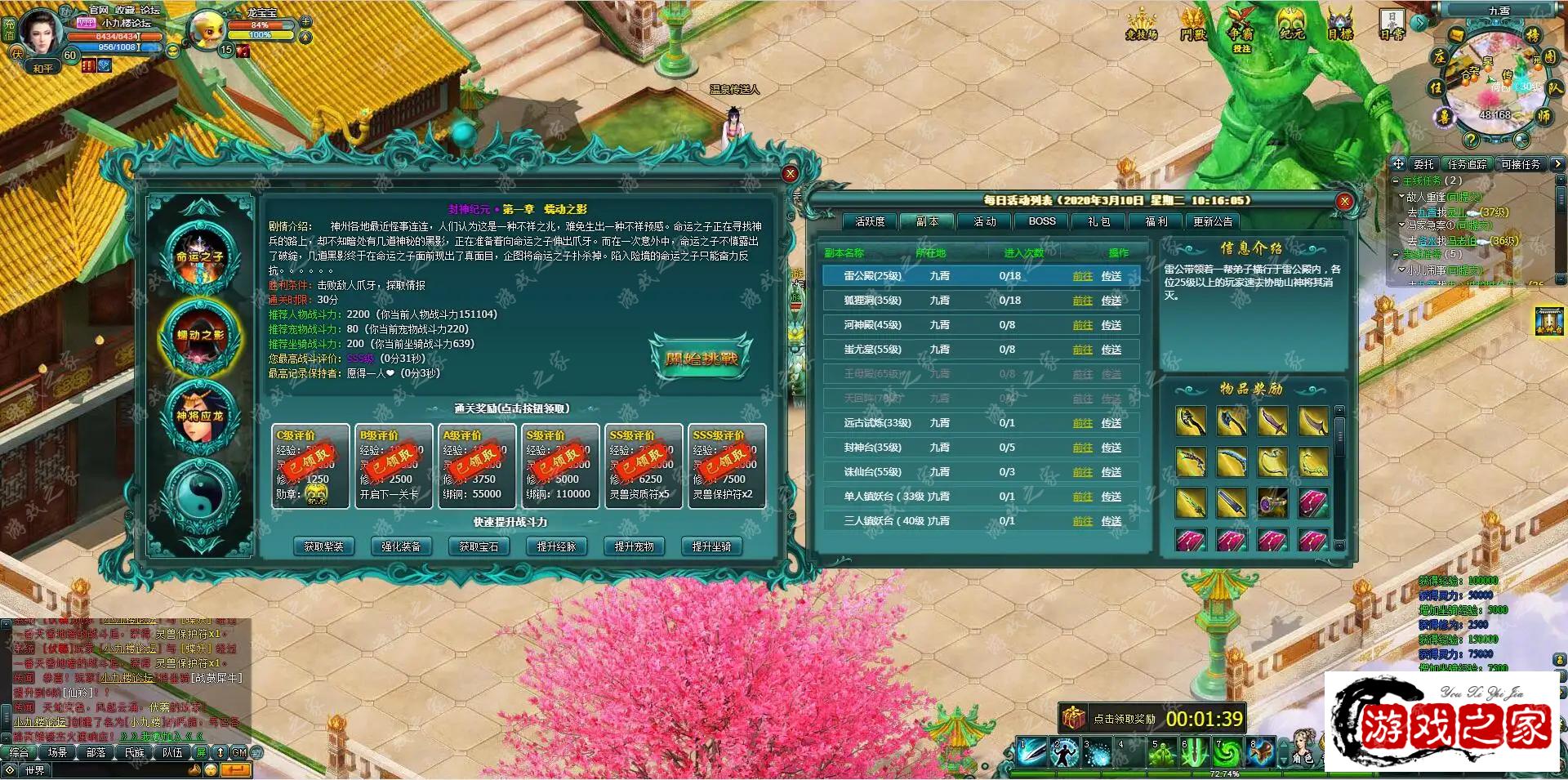Screen dimensions: 1568x780
Task: Click the 获取宝石 button
Action: (479, 546)
